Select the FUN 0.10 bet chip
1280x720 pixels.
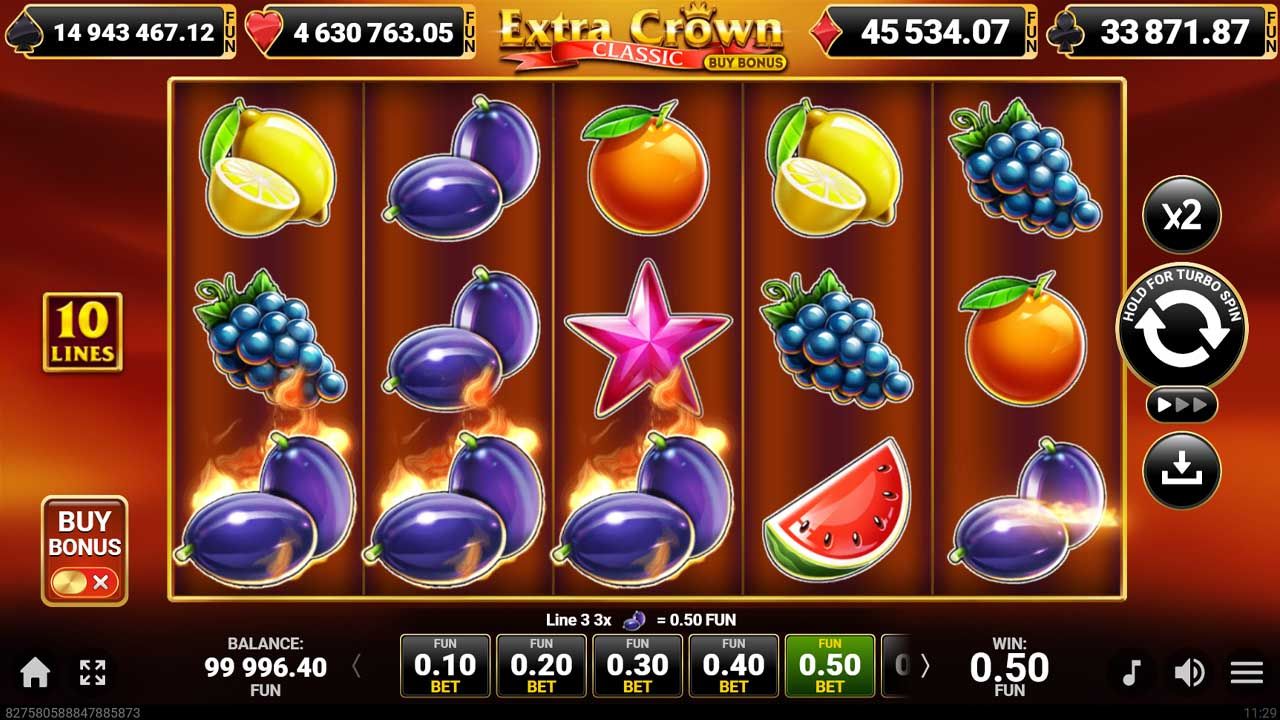(444, 664)
